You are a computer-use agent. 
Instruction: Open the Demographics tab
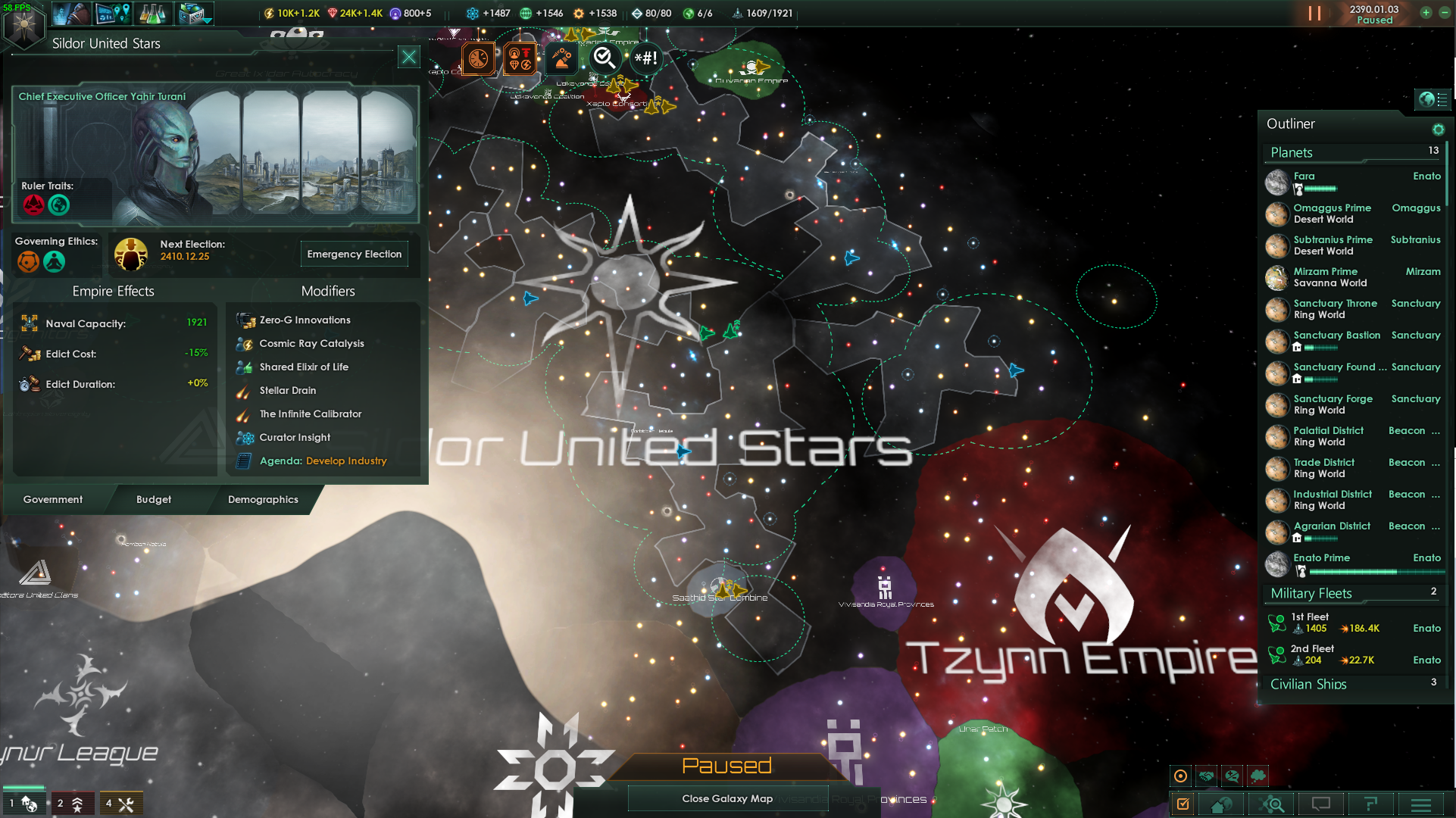263,499
